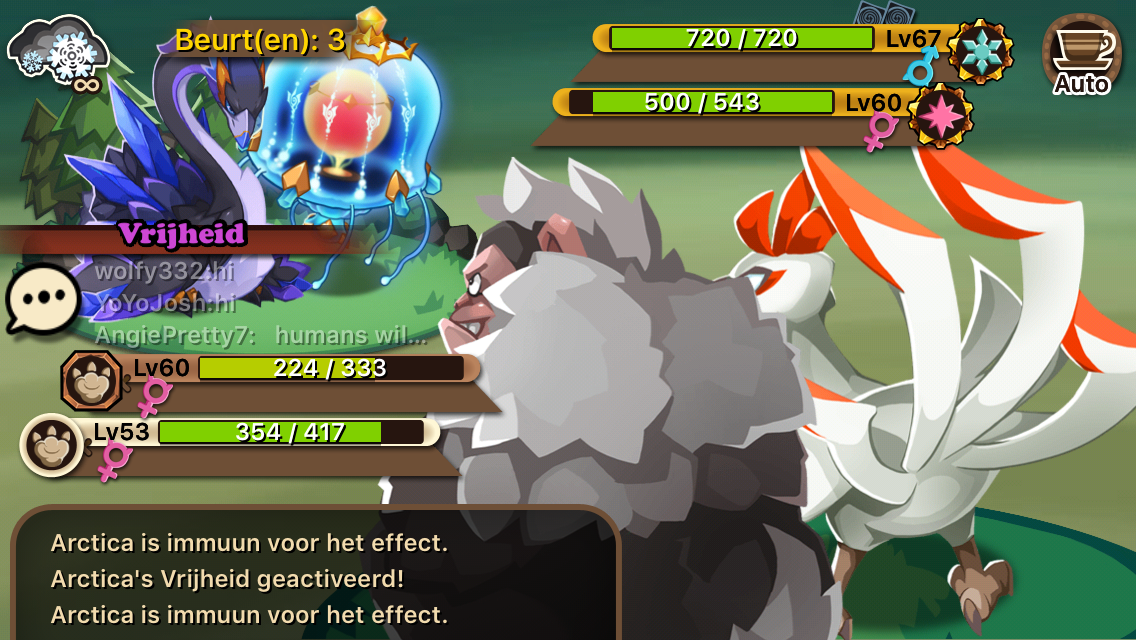Image resolution: width=1136 pixels, height=640 pixels.
Task: Tap the Lv60 ally's paw portrait badge
Action: point(93,380)
